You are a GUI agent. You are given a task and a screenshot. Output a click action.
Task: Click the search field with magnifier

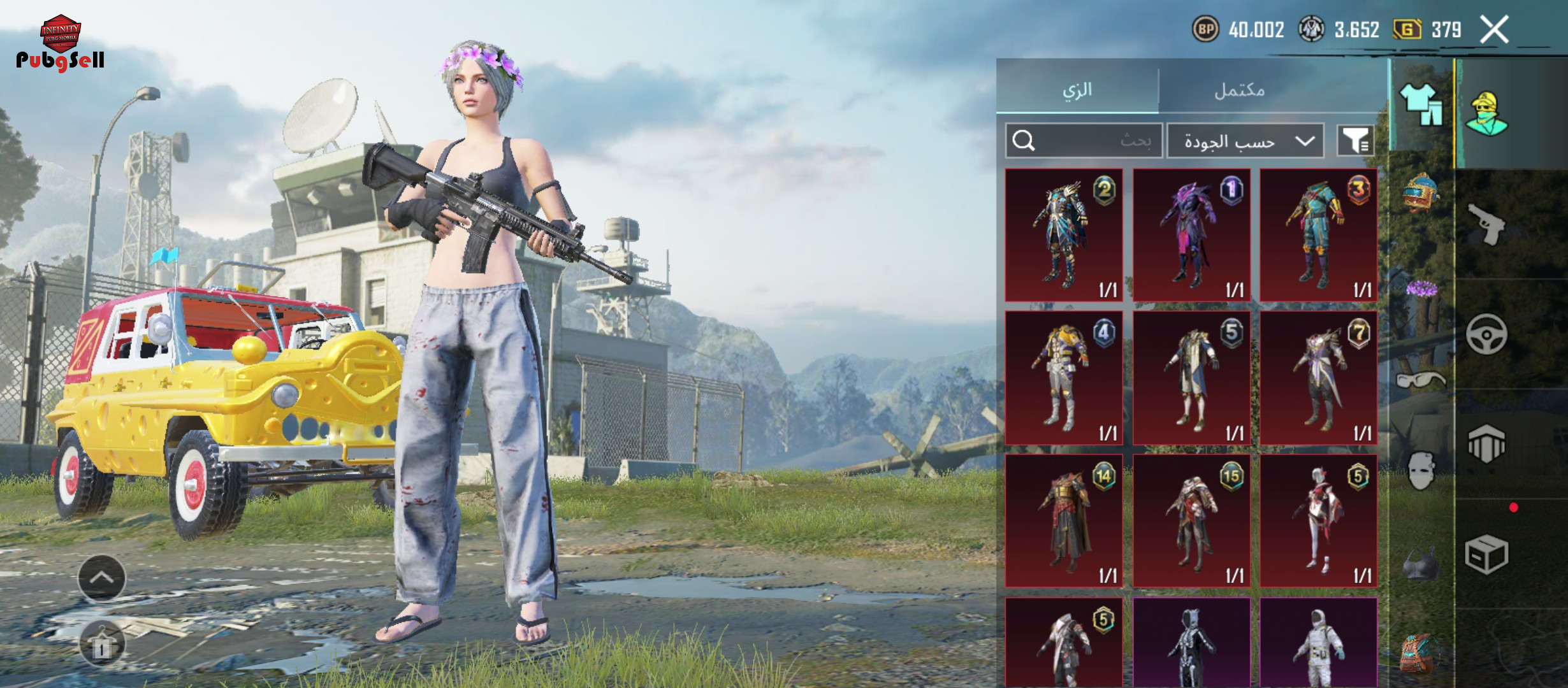(1084, 140)
